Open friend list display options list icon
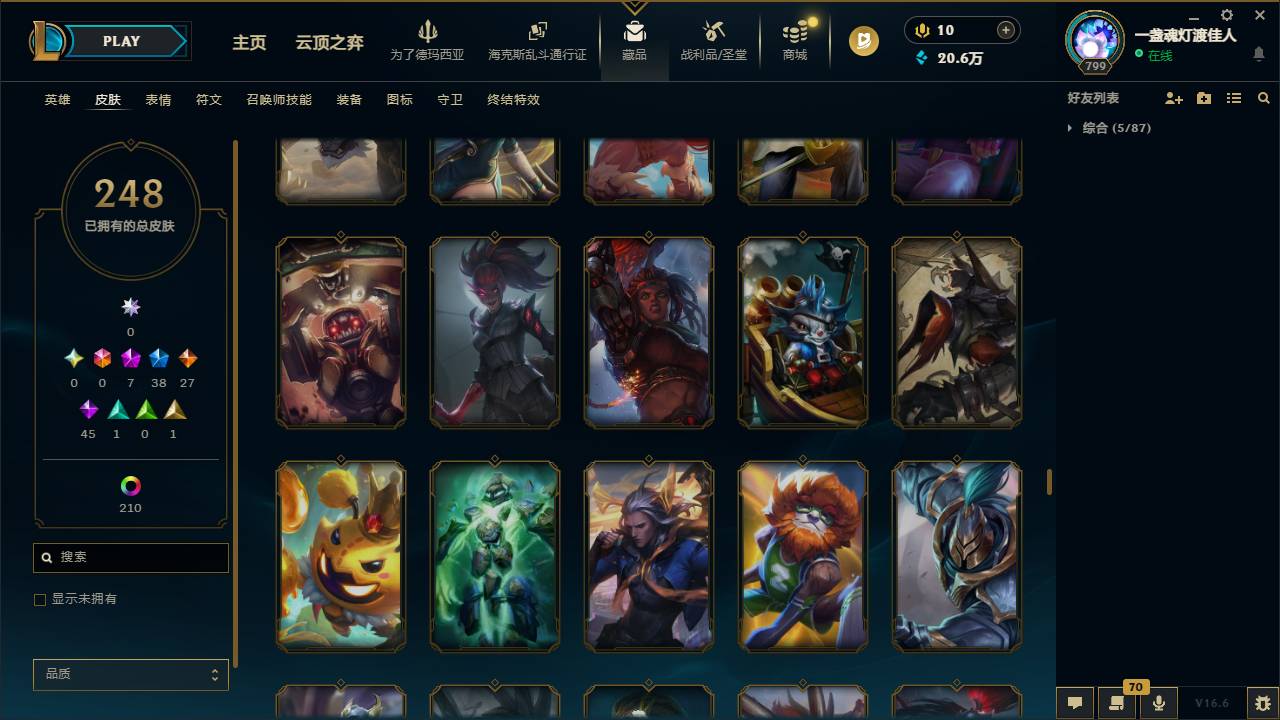1280x720 pixels. [x=1234, y=97]
